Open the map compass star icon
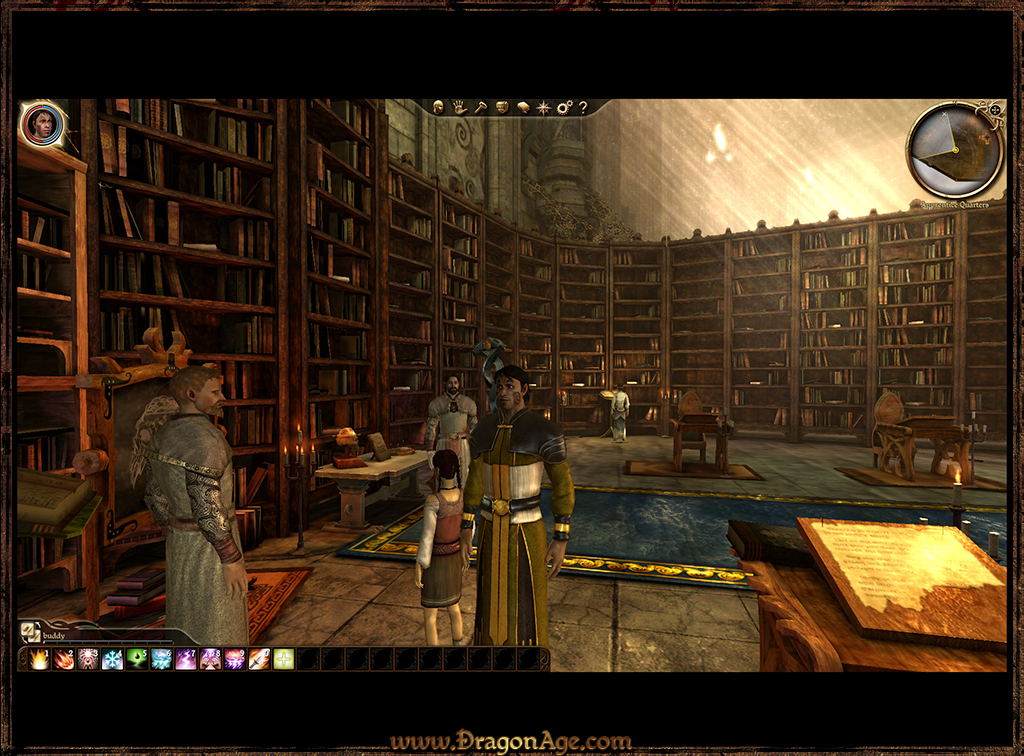This screenshot has height=756, width=1024. (543, 107)
